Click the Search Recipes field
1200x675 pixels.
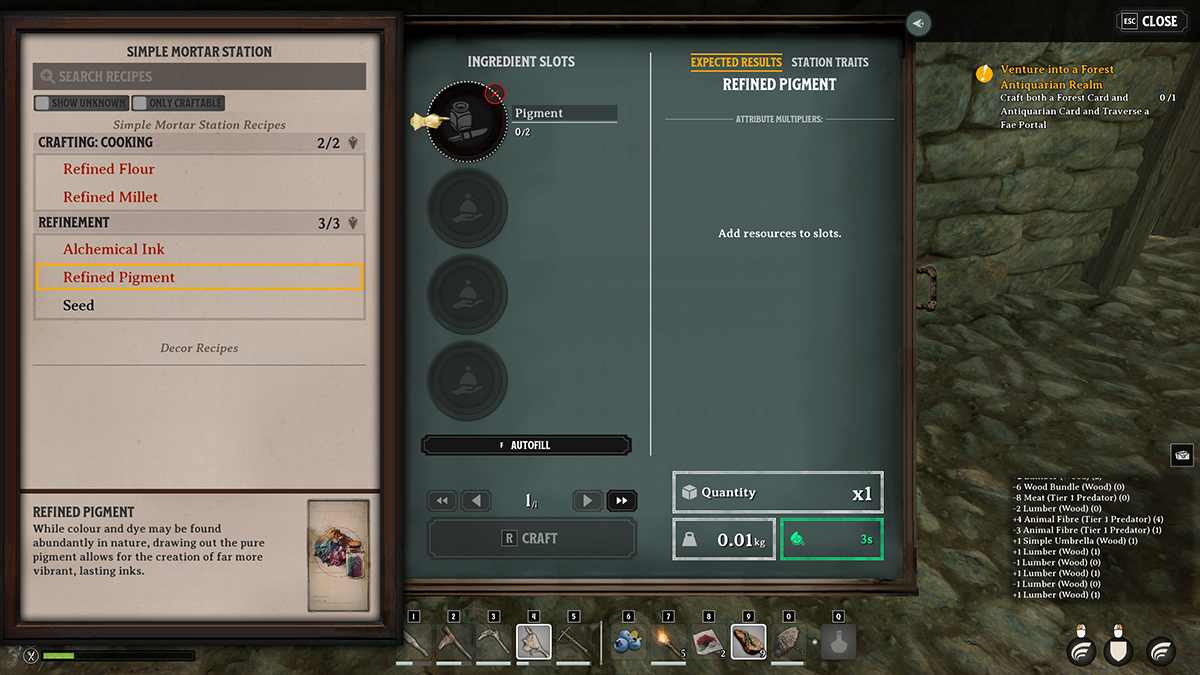200,76
